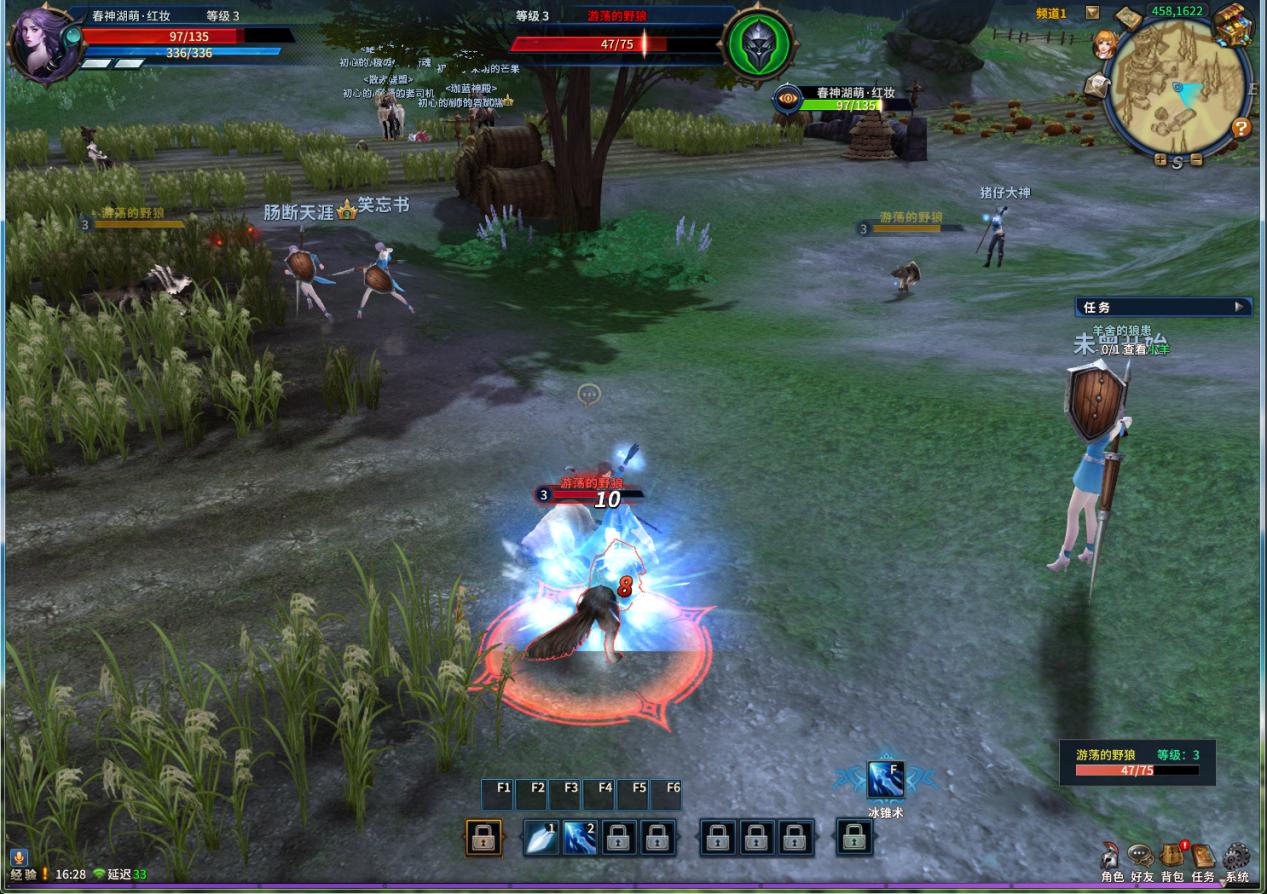
Task: Use the skill in hotbar slot 1
Action: click(541, 838)
